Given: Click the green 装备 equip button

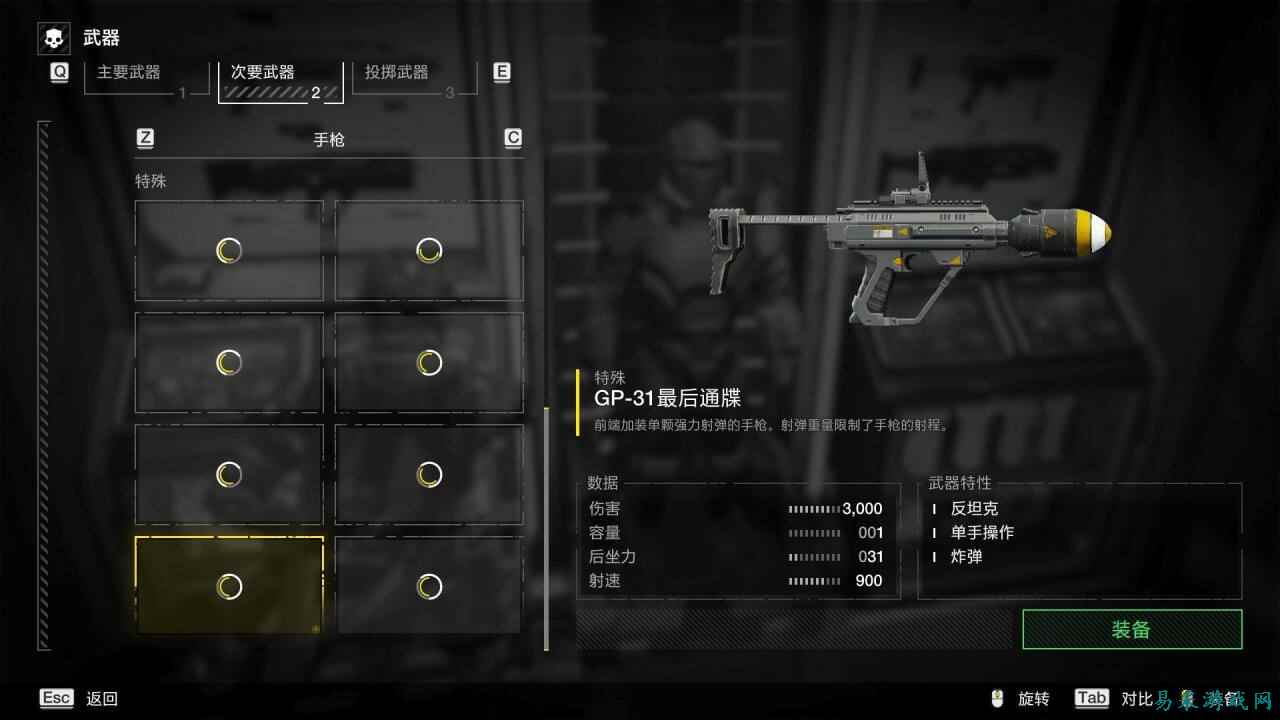Looking at the screenshot, I should point(1134,630).
